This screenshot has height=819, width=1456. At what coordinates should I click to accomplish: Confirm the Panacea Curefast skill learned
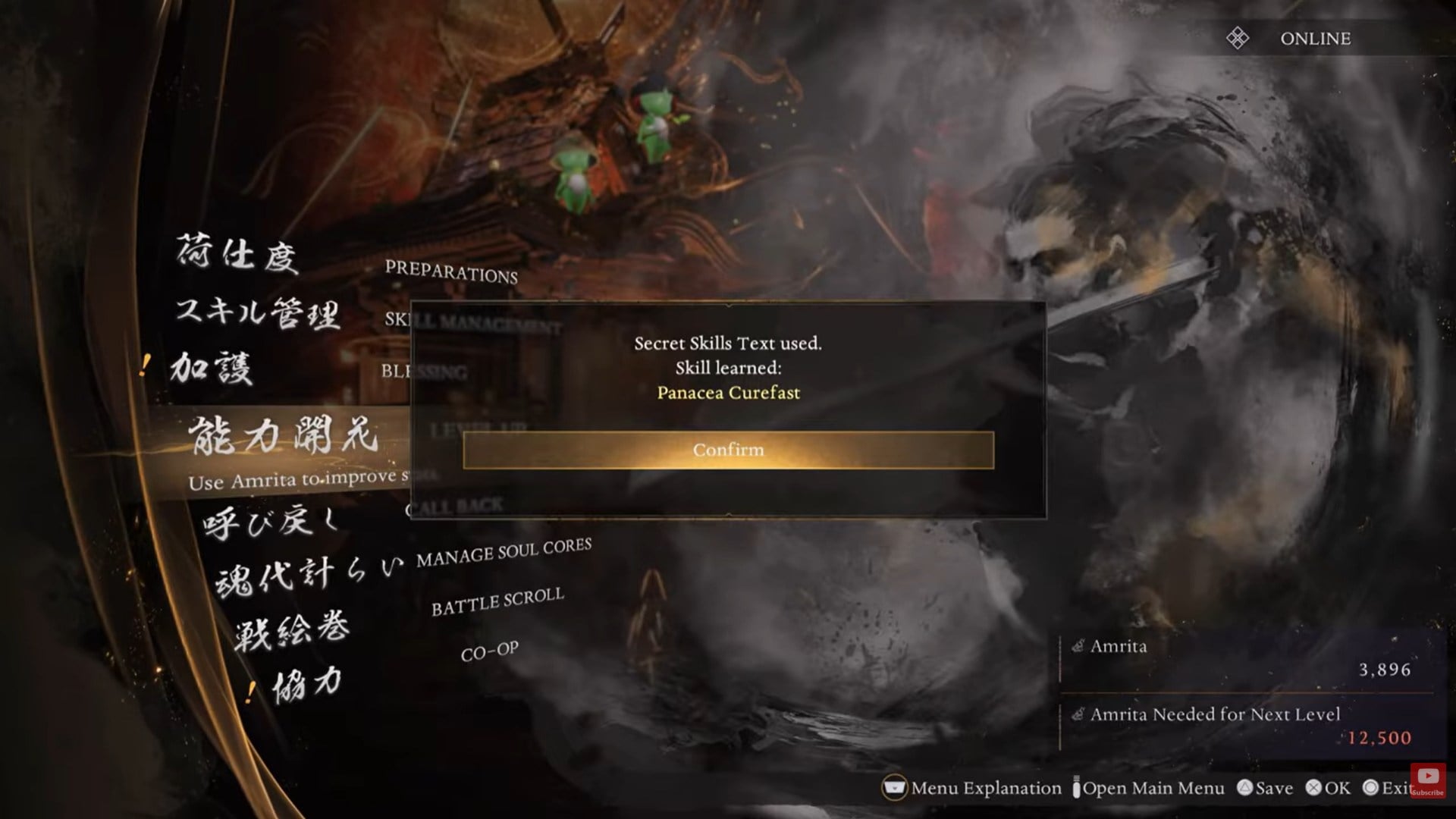pyautogui.click(x=726, y=449)
